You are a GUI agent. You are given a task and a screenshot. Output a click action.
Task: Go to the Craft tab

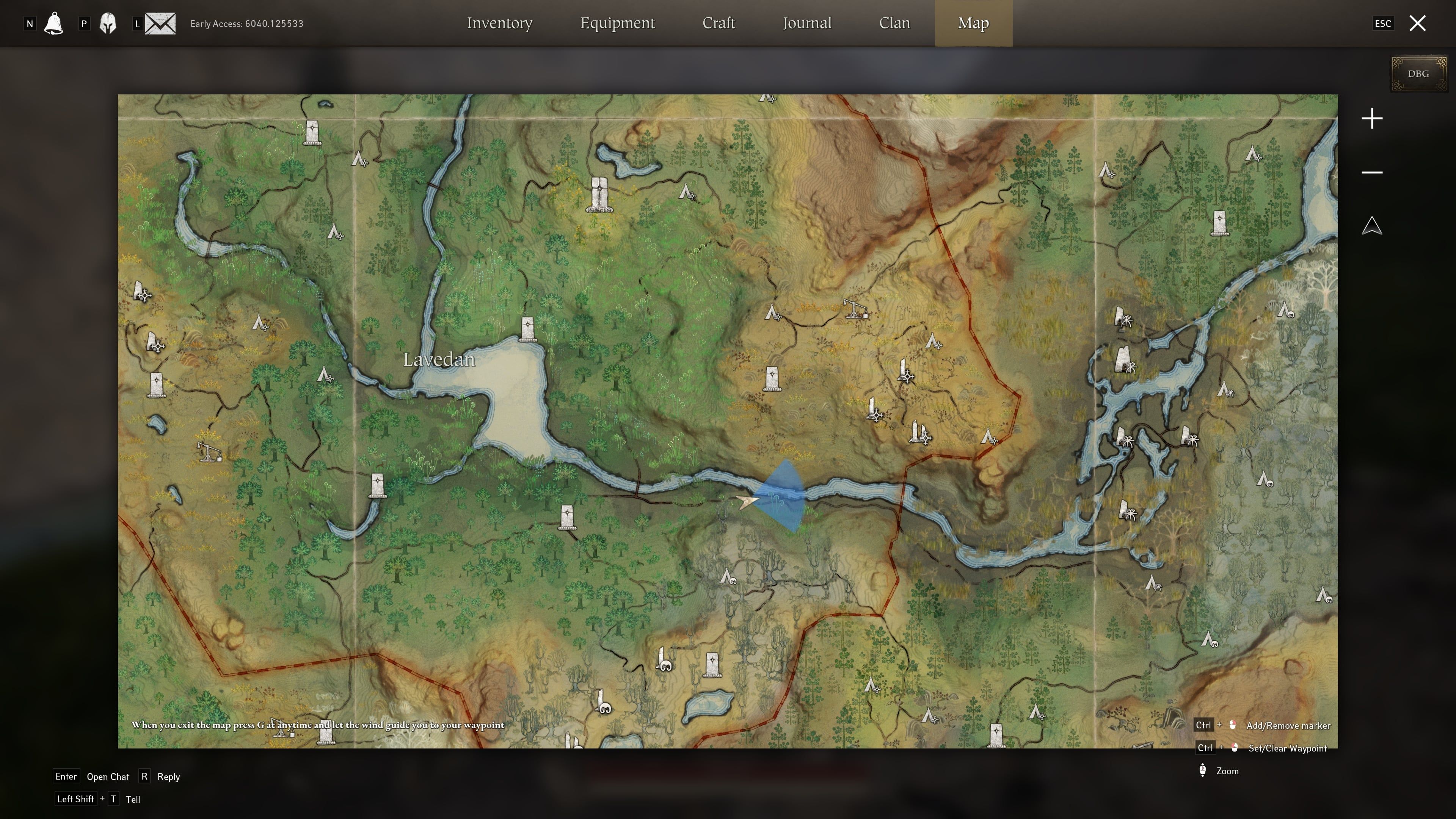[x=719, y=23]
